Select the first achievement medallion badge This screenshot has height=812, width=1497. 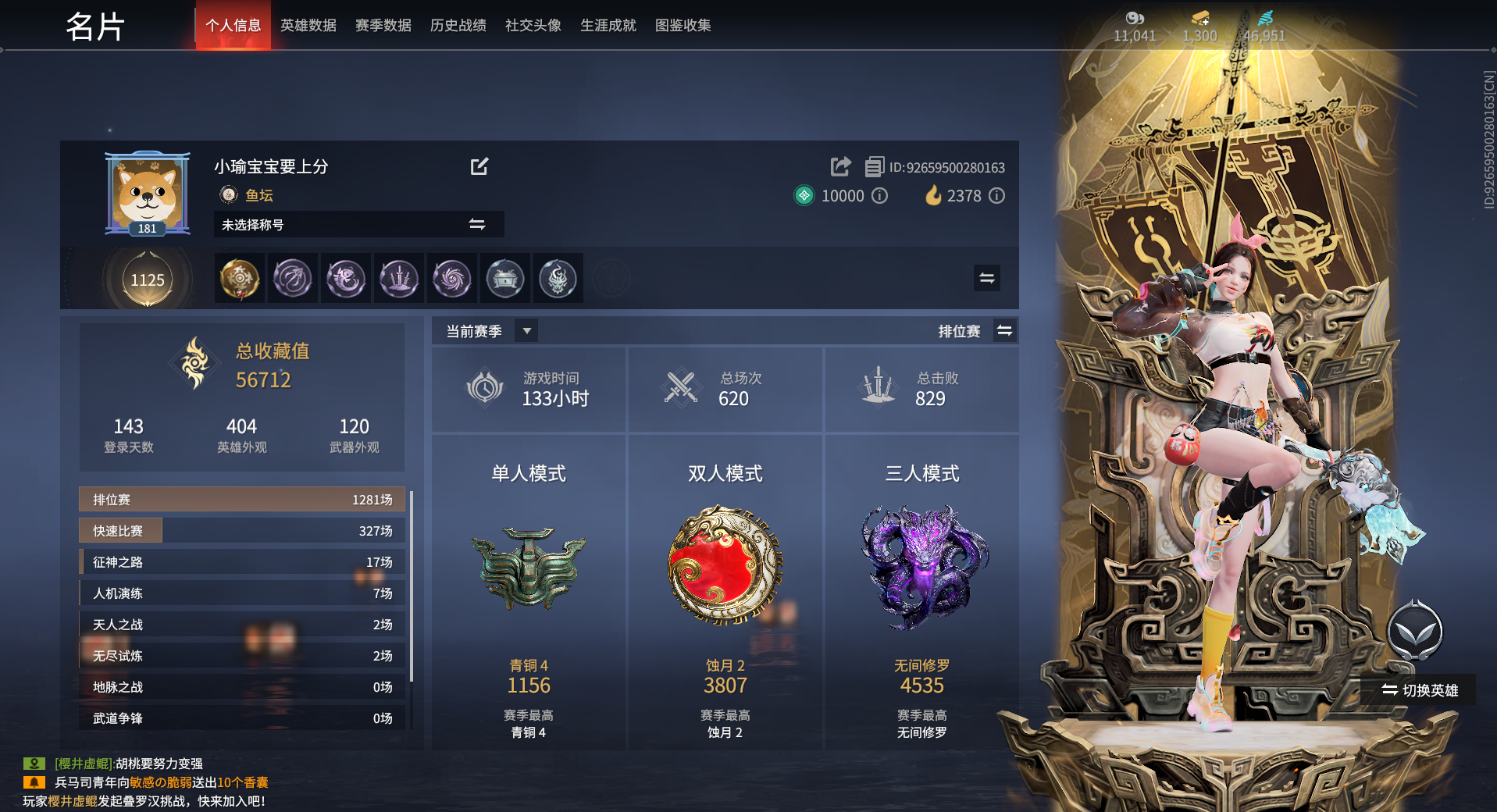point(239,278)
